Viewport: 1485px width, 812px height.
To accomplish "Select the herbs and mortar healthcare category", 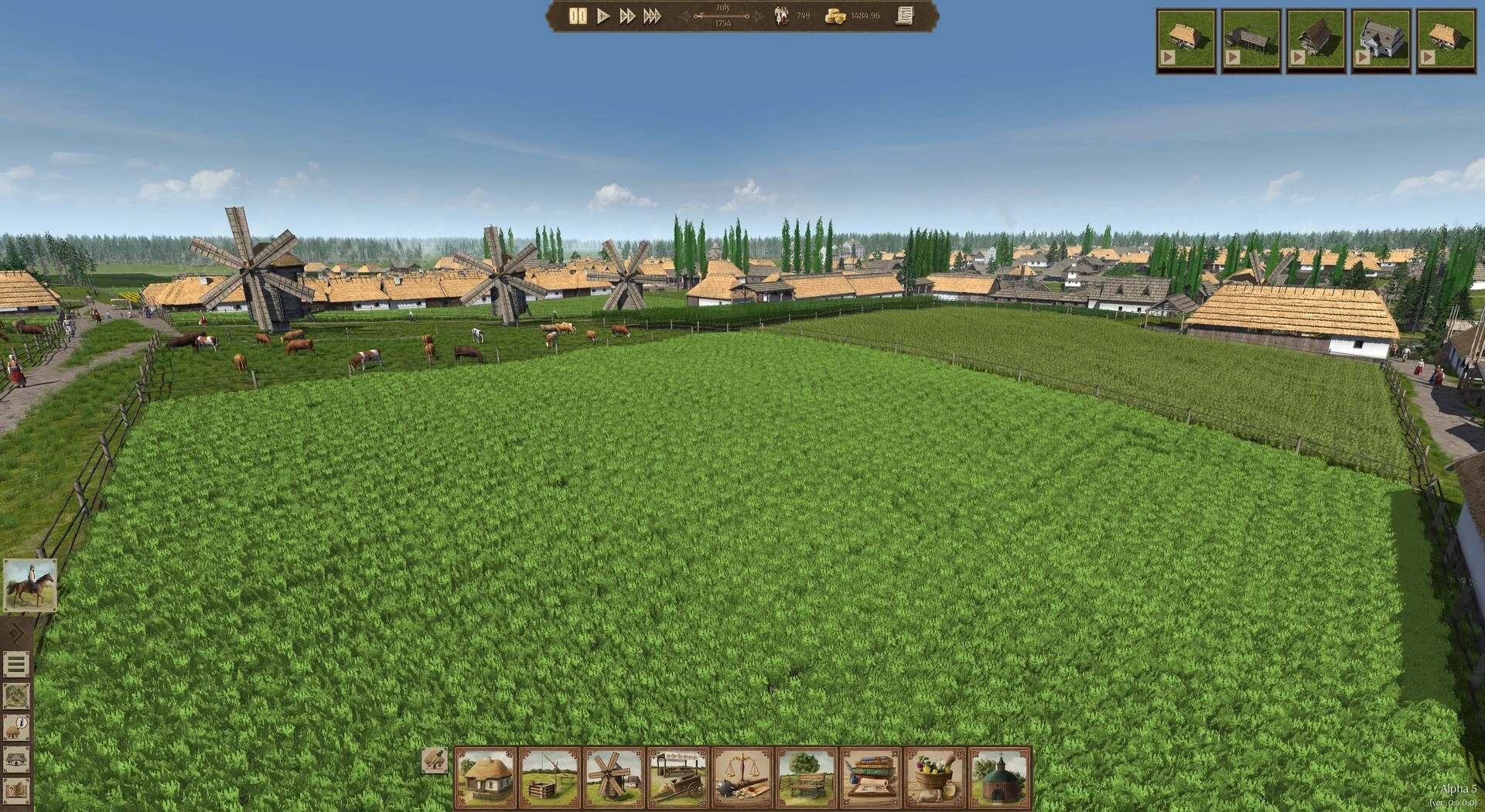I will tap(935, 777).
